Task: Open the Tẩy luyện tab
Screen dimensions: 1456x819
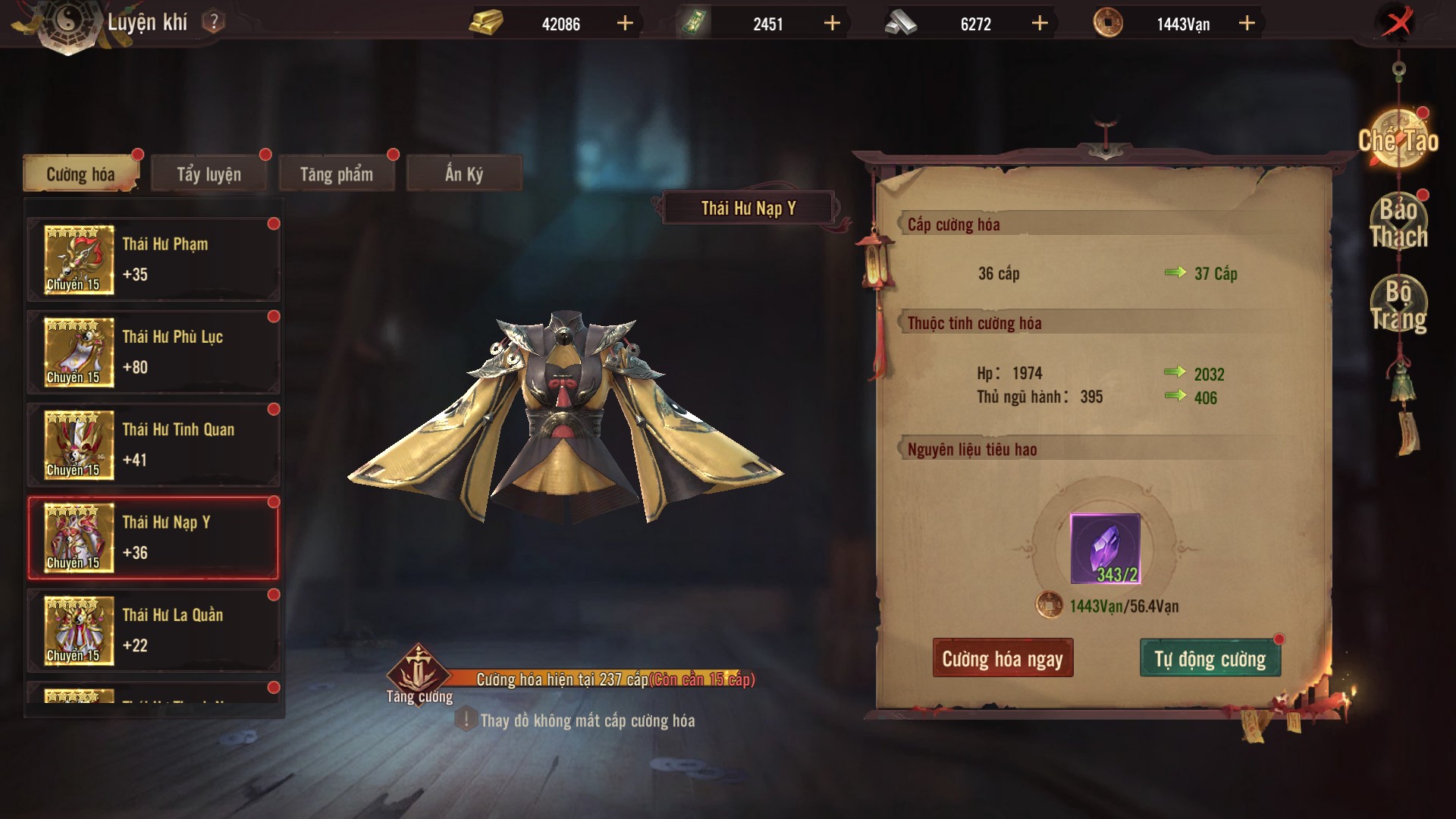Action: click(x=209, y=174)
